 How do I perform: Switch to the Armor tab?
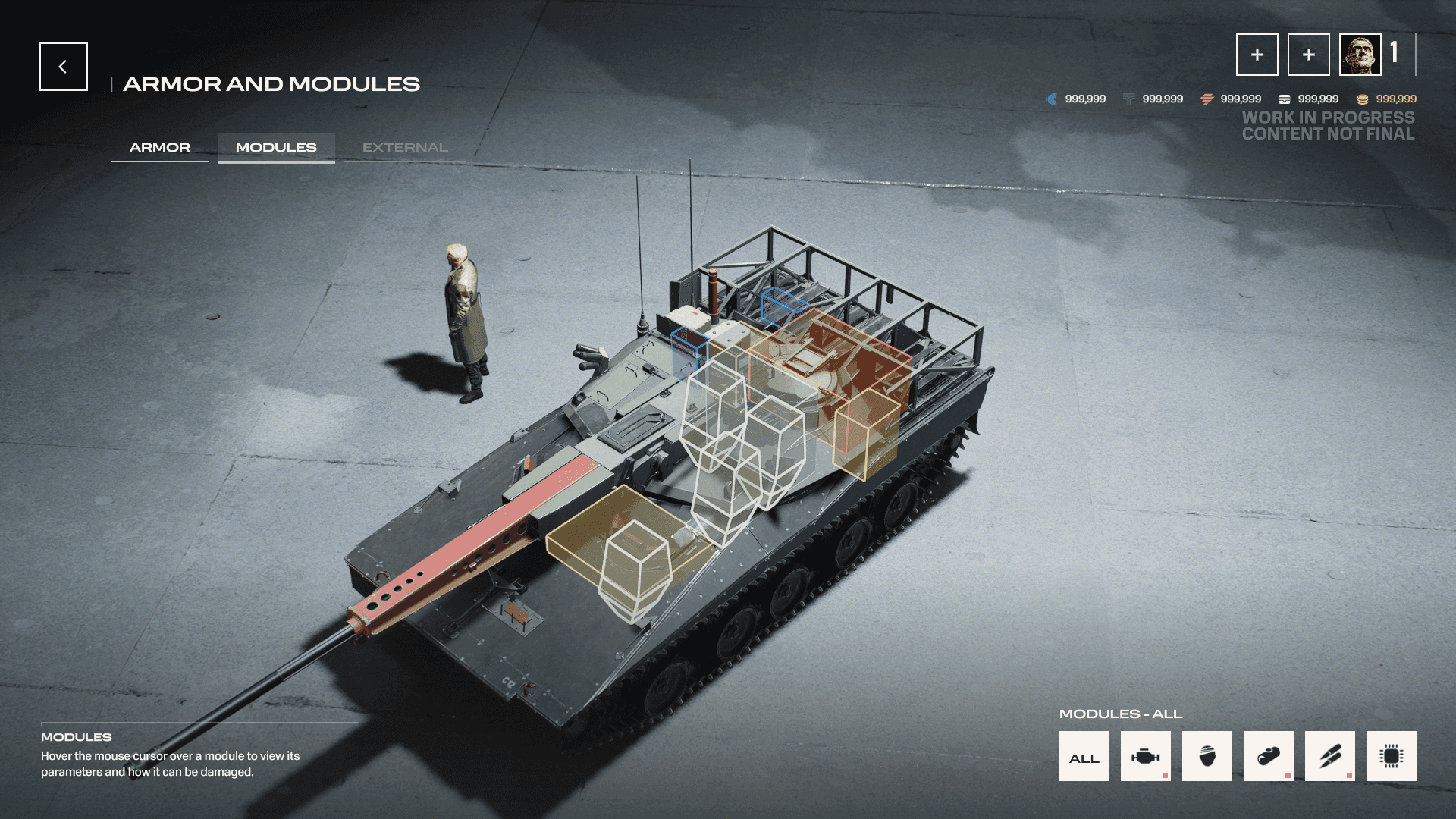pyautogui.click(x=160, y=147)
